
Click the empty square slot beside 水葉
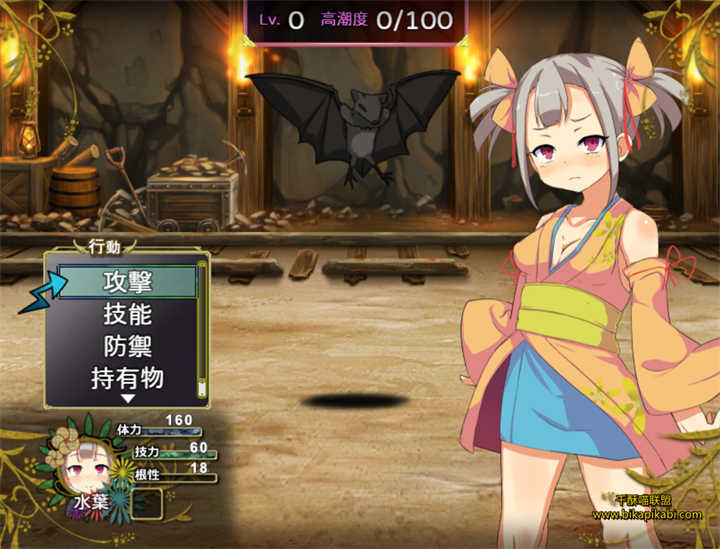pyautogui.click(x=147, y=502)
